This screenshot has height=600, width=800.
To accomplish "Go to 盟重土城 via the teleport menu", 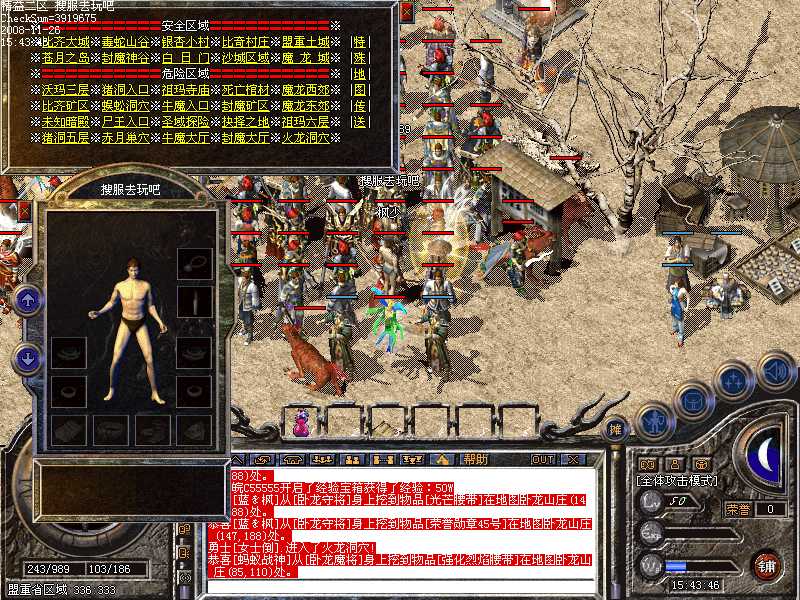I will pos(305,43).
